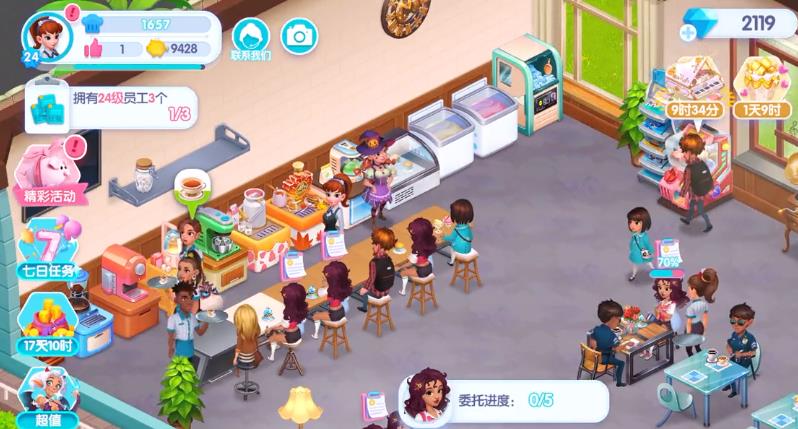Image resolution: width=798 pixels, height=429 pixels.
Task: Open the 联系我们 contact button
Action: [251, 38]
